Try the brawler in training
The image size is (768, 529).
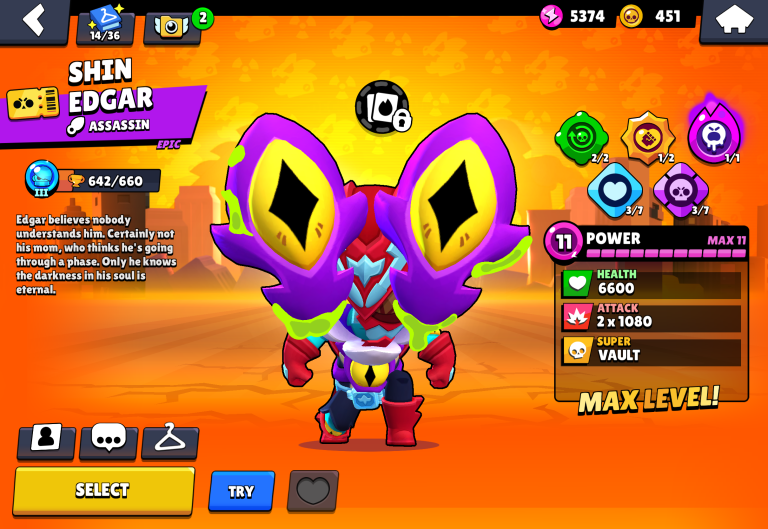pyautogui.click(x=241, y=491)
